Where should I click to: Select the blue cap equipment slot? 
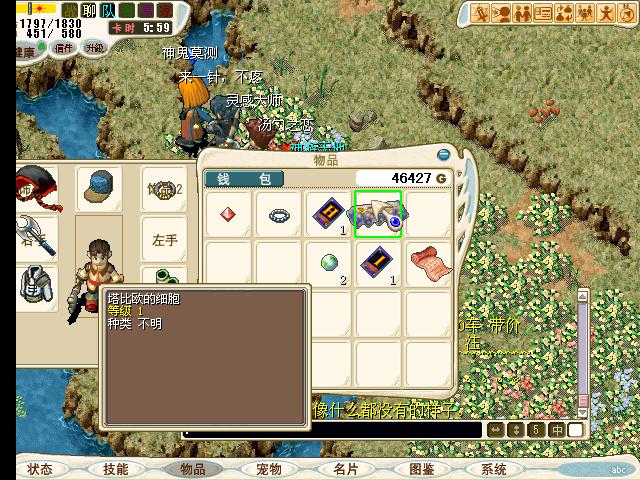[x=99, y=186]
